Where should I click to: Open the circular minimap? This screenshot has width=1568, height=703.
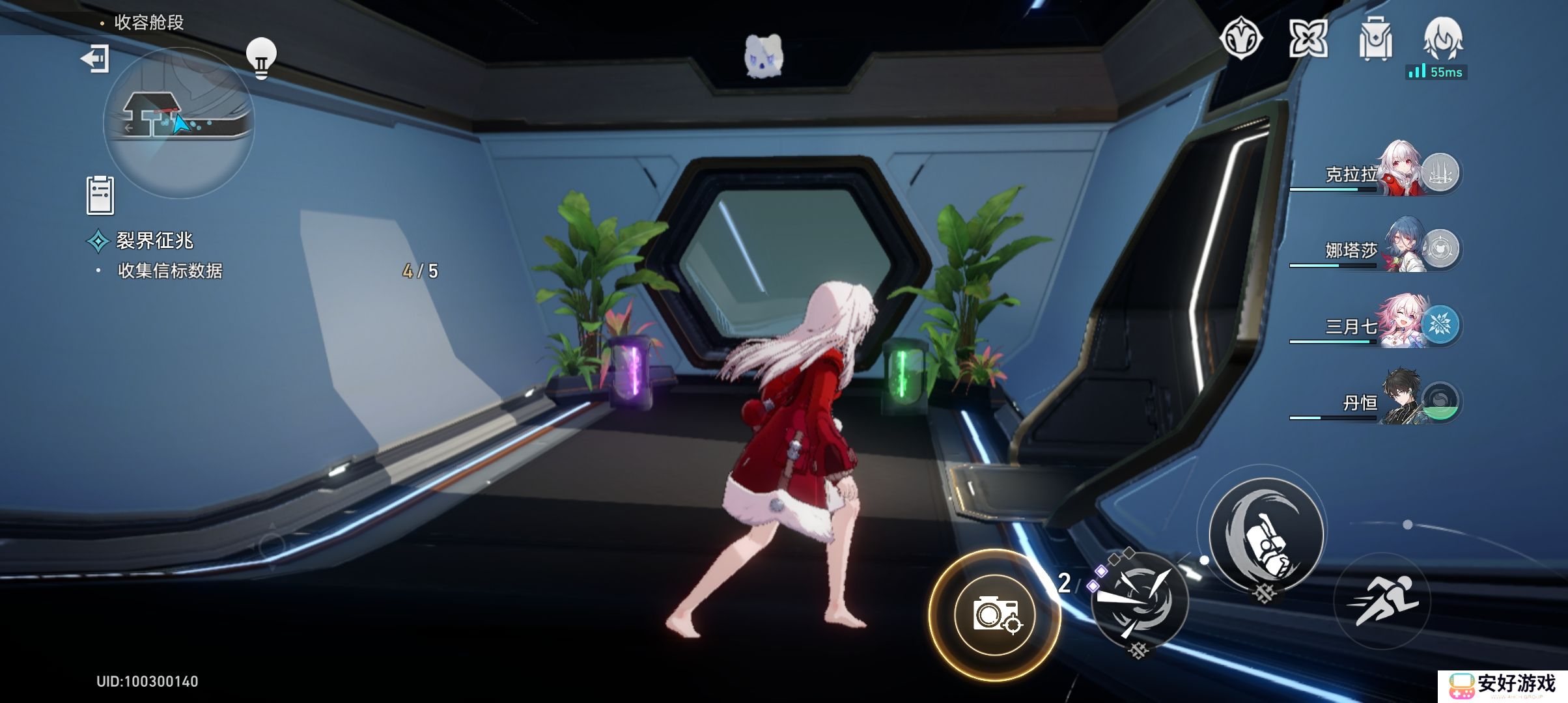(178, 122)
